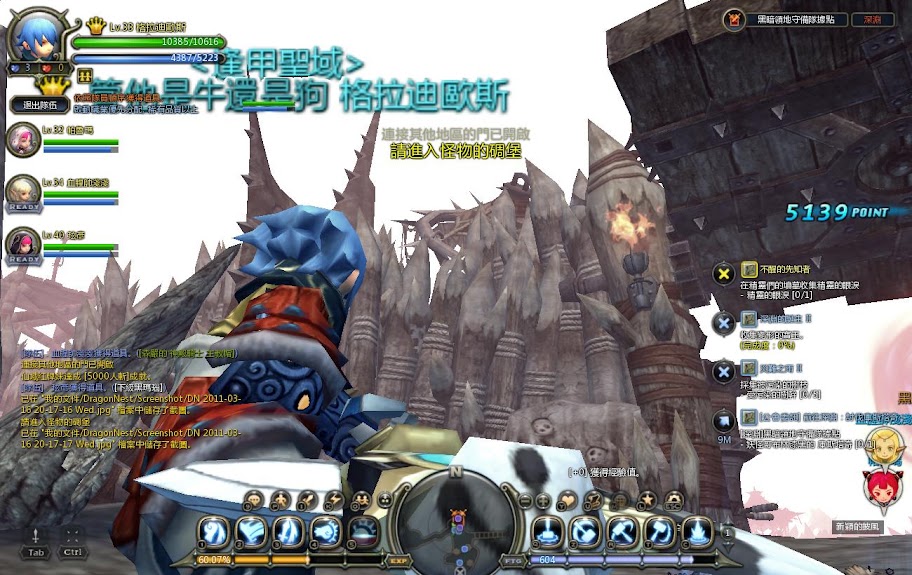Image resolution: width=912 pixels, height=575 pixels.
Task: Select the Lv.40 red-haired party member portrait
Action: (x=21, y=243)
